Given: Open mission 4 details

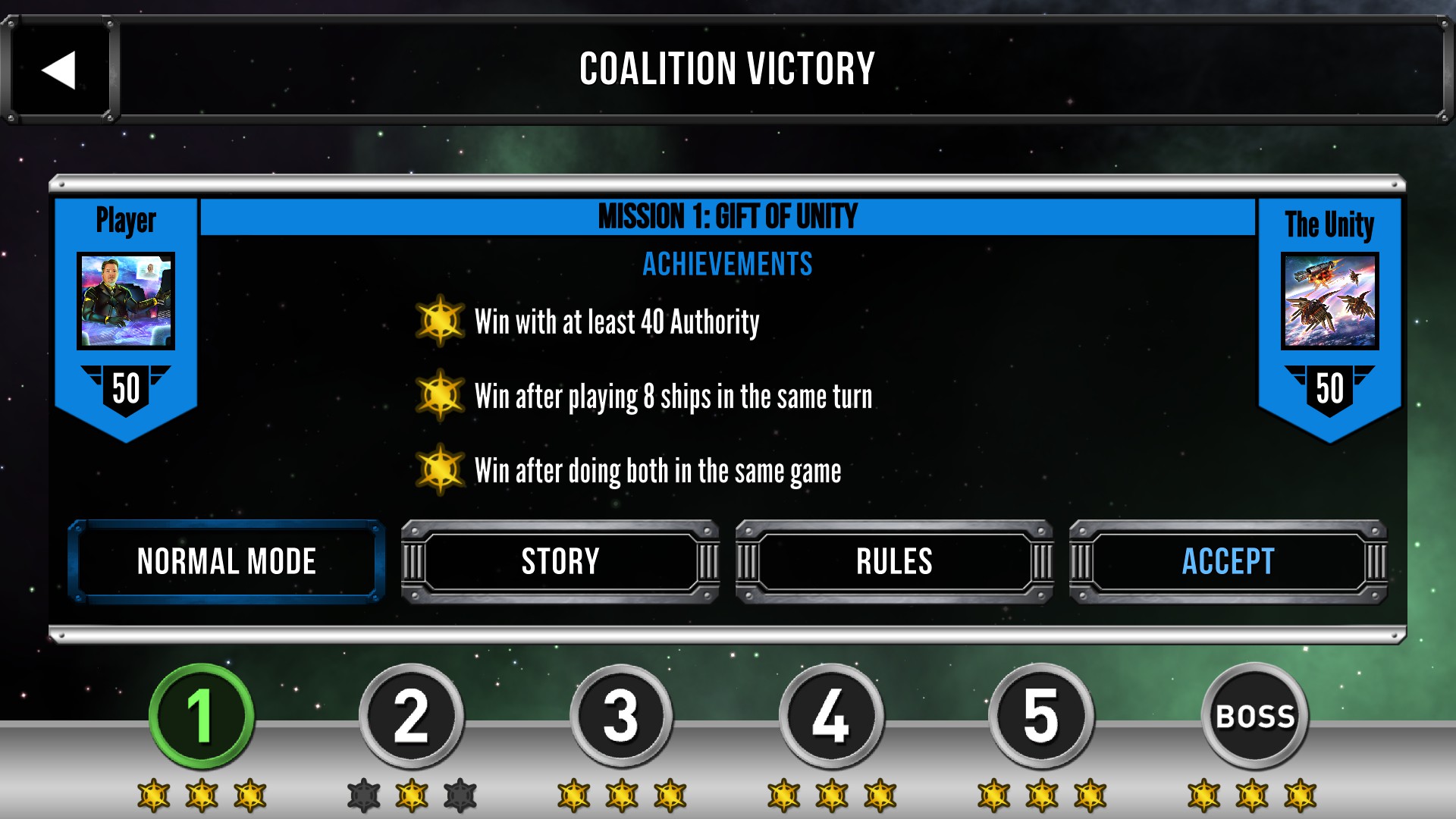Looking at the screenshot, I should pos(830,717).
